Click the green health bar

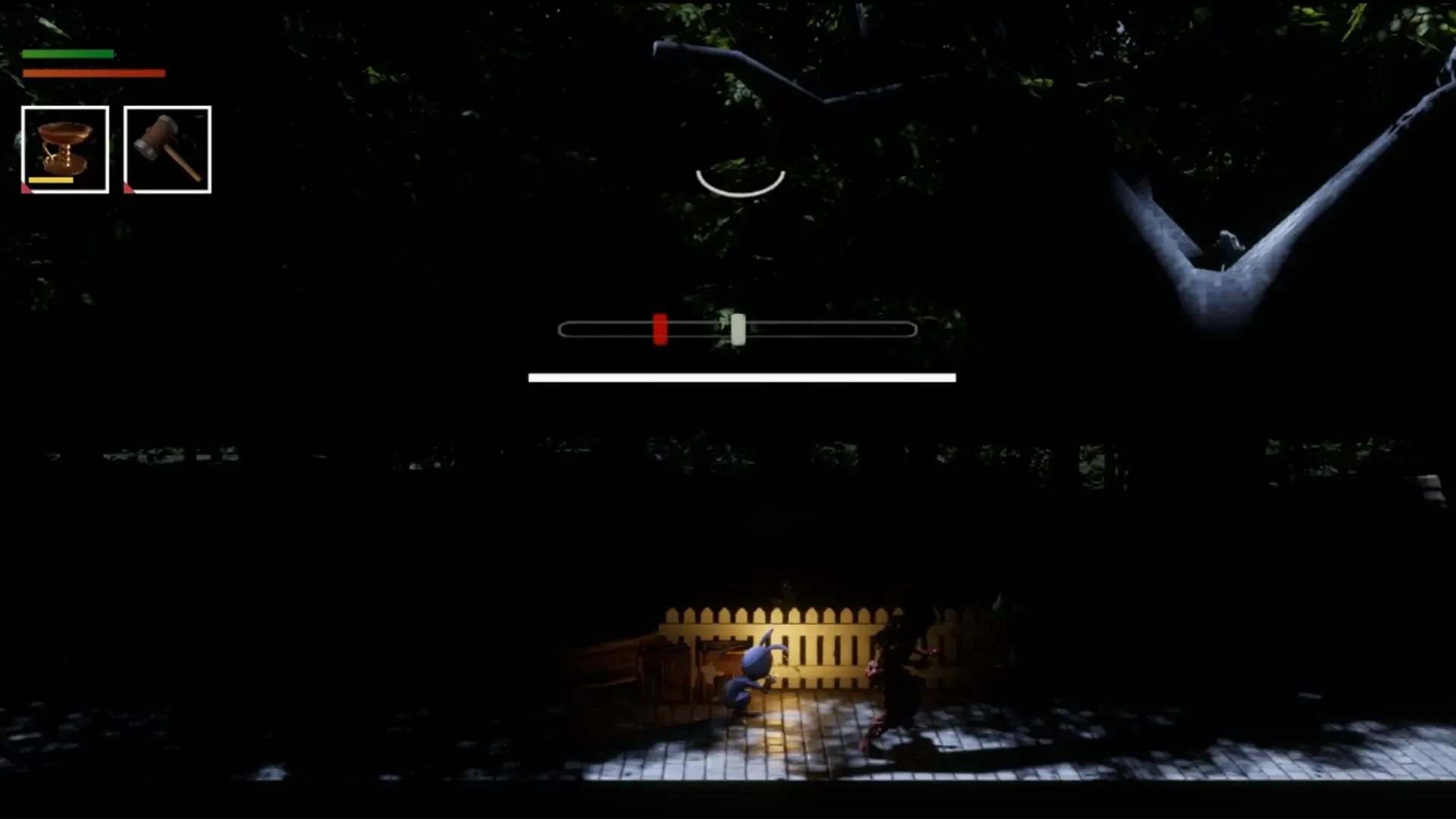click(68, 53)
